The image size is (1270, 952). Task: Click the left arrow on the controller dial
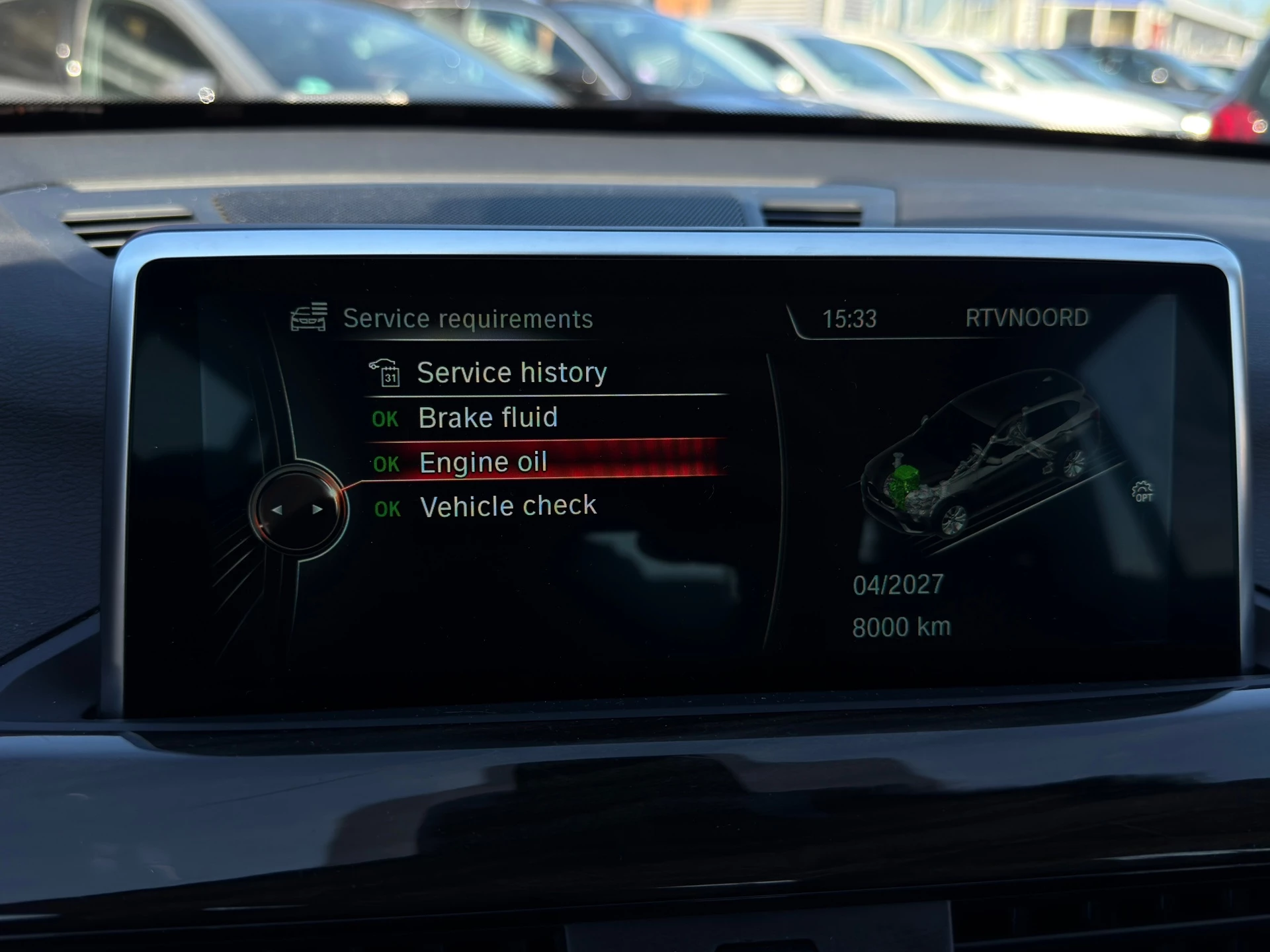tap(277, 510)
